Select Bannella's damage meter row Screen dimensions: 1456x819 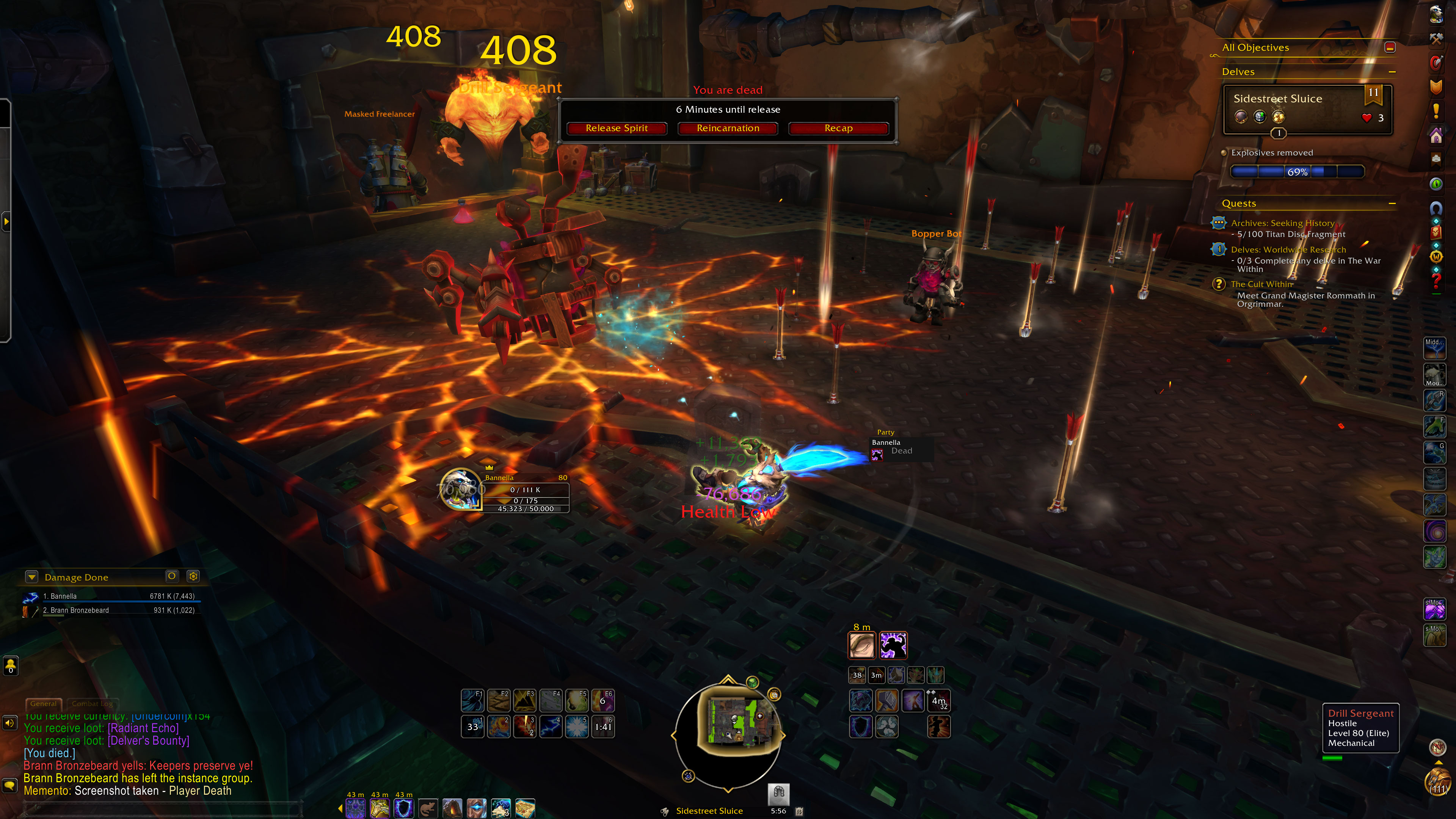tap(113, 596)
